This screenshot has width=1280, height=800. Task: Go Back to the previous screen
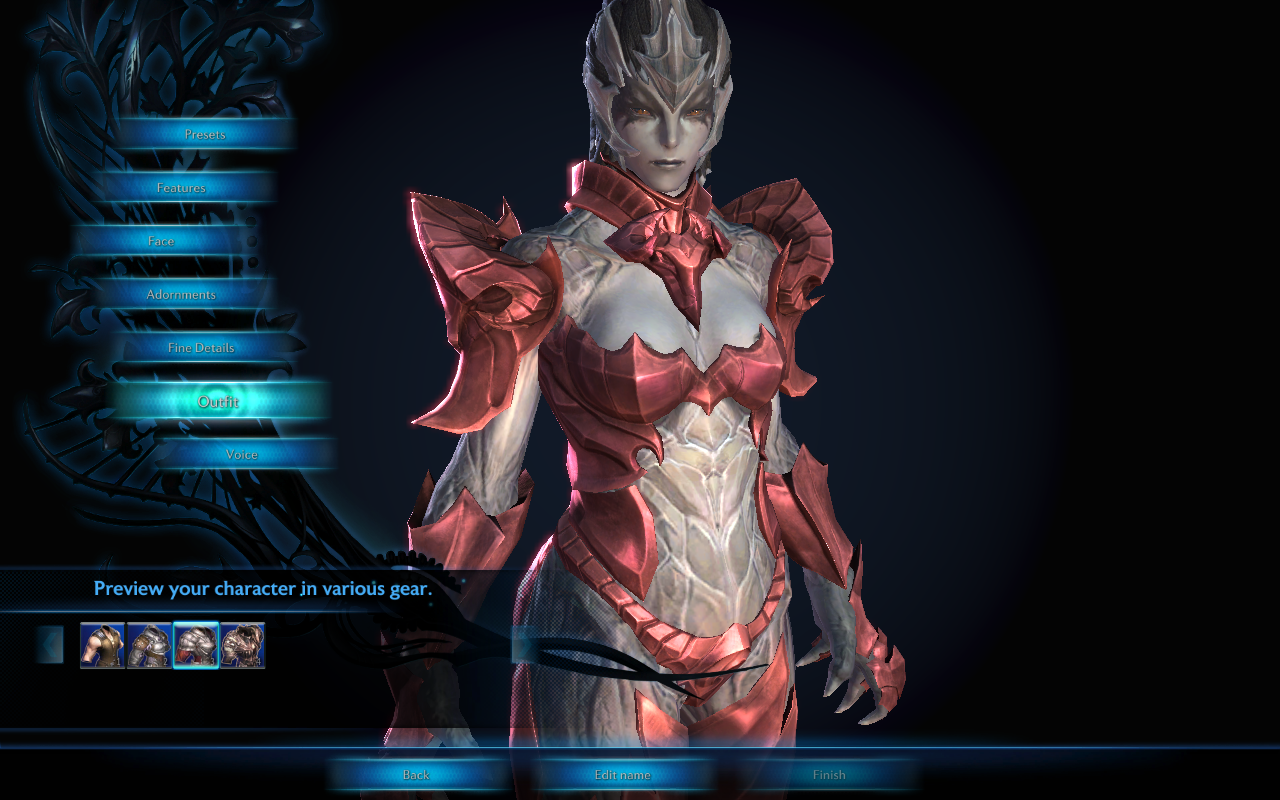pyautogui.click(x=416, y=775)
